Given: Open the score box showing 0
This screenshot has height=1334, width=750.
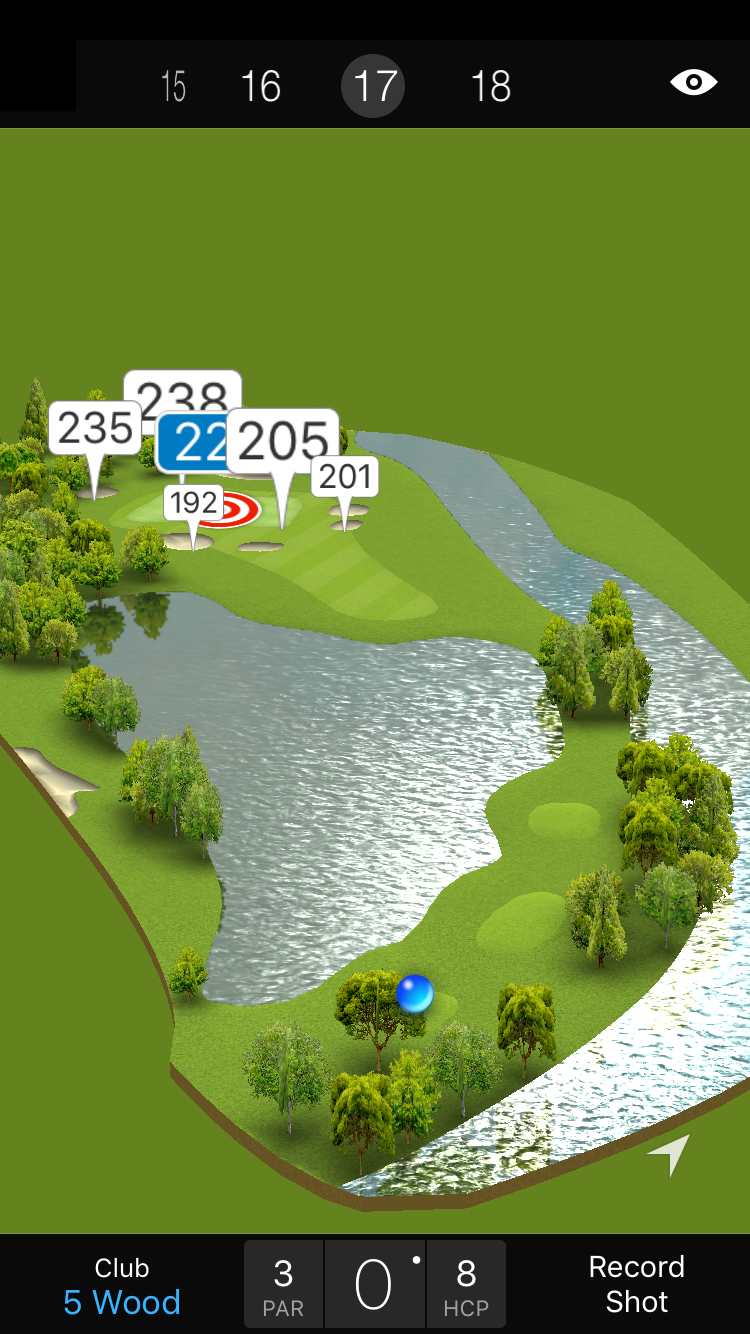Looking at the screenshot, I should 375,1285.
